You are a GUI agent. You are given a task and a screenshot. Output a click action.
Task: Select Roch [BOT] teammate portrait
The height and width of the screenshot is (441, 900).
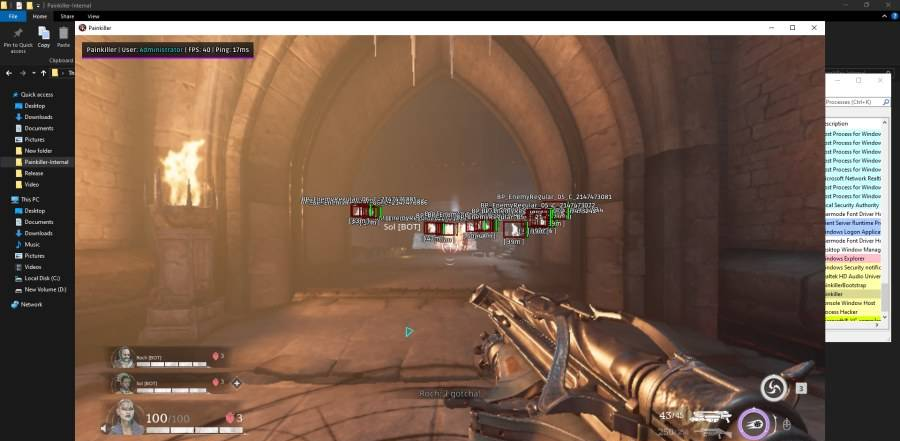point(121,357)
